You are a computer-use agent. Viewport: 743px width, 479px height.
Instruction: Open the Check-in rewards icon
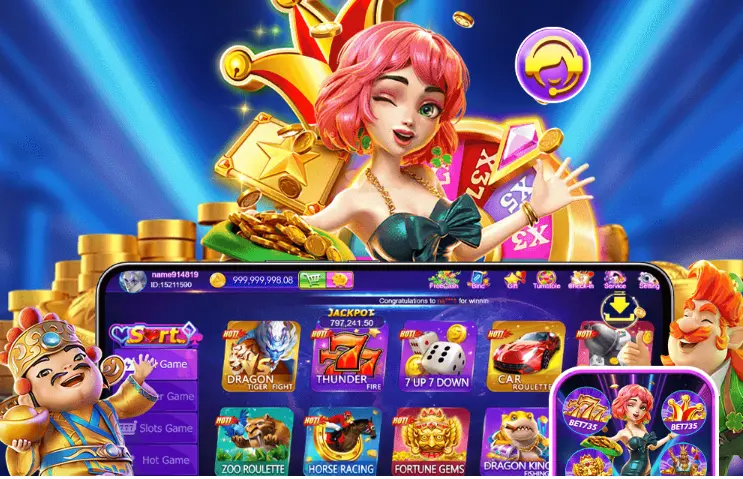581,280
